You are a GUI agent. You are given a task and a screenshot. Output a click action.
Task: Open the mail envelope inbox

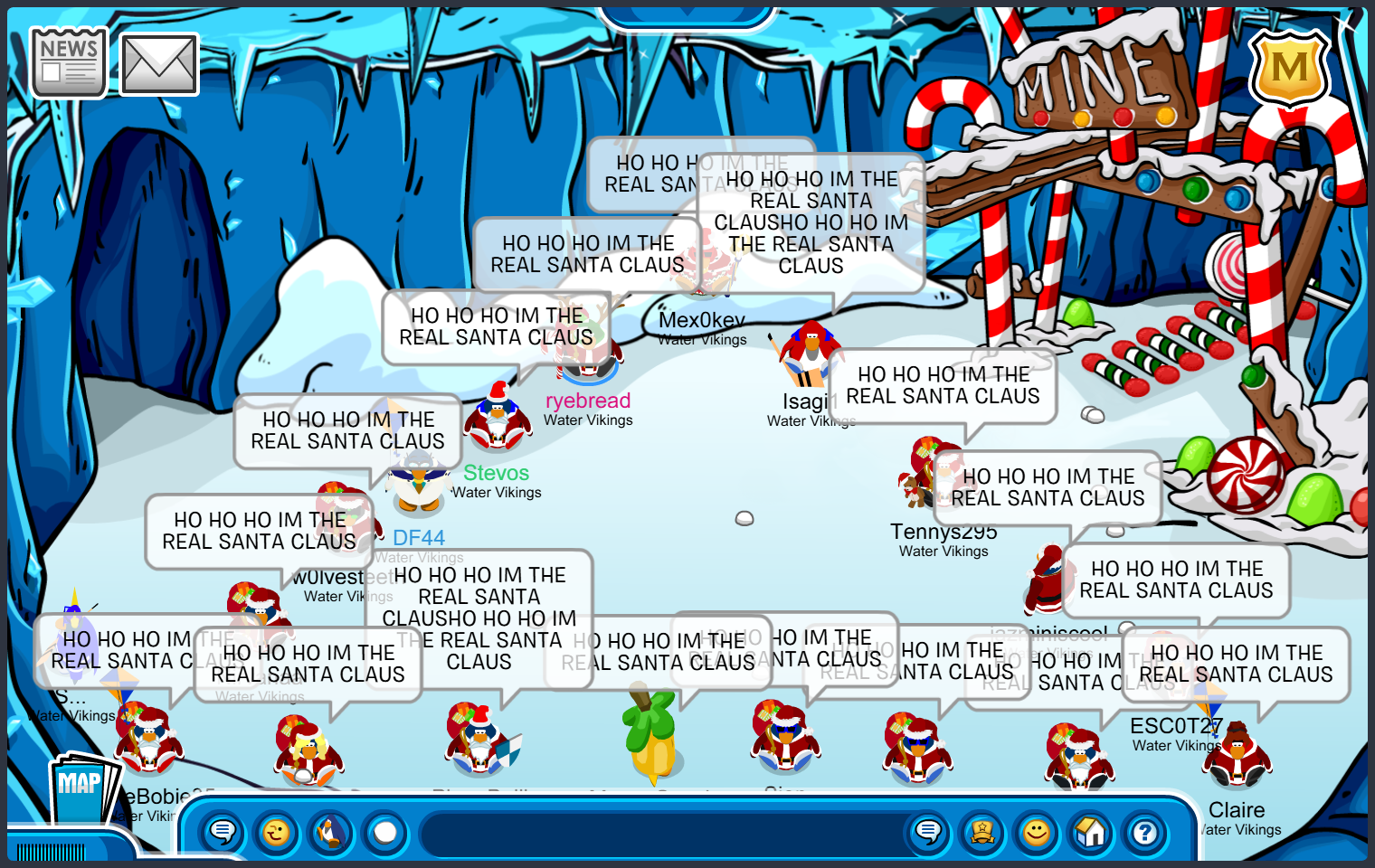pyautogui.click(x=159, y=64)
